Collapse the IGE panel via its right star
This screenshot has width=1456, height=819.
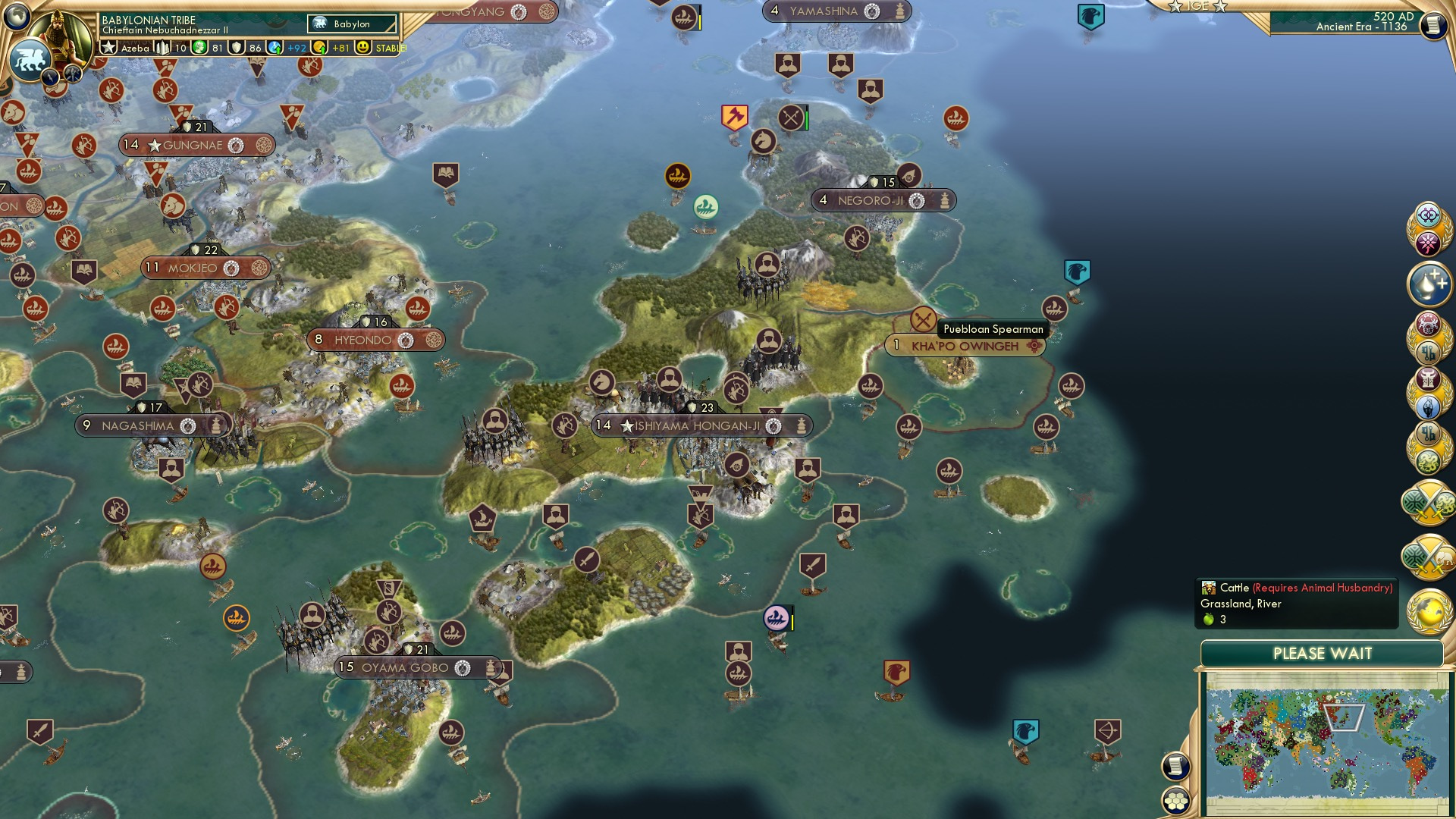[x=1219, y=7]
